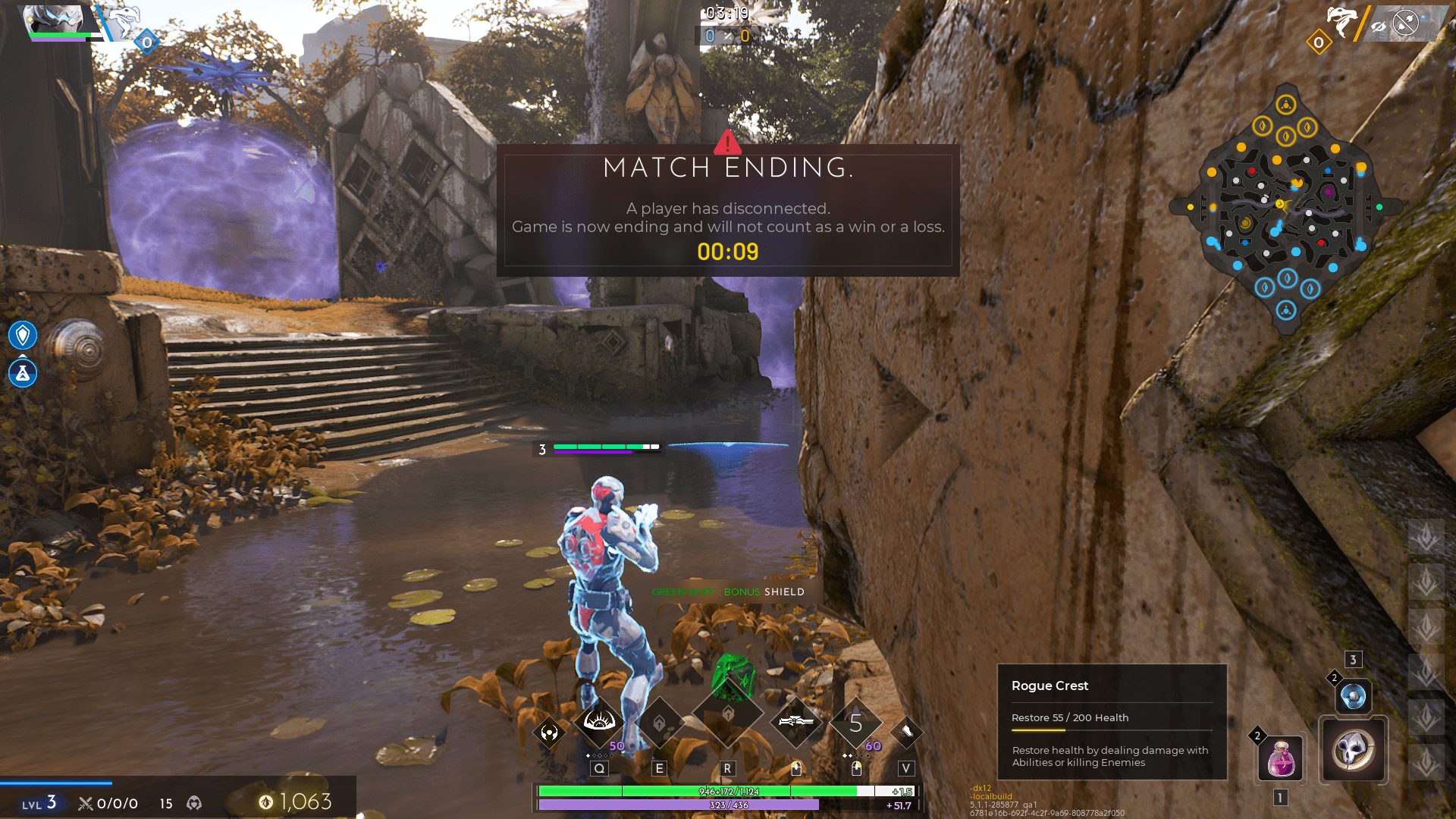Select the locked E ability slot
This screenshot has height=819, width=1456.
[x=659, y=723]
